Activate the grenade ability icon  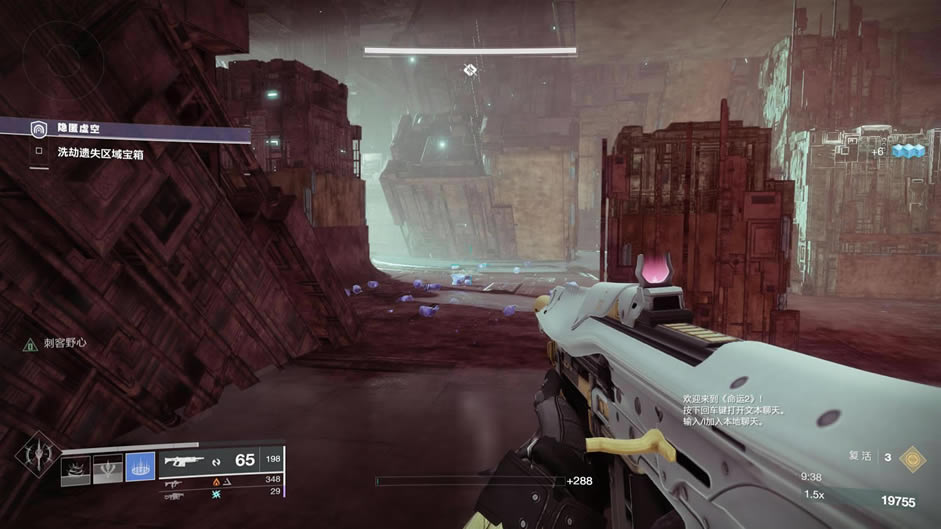pos(75,469)
